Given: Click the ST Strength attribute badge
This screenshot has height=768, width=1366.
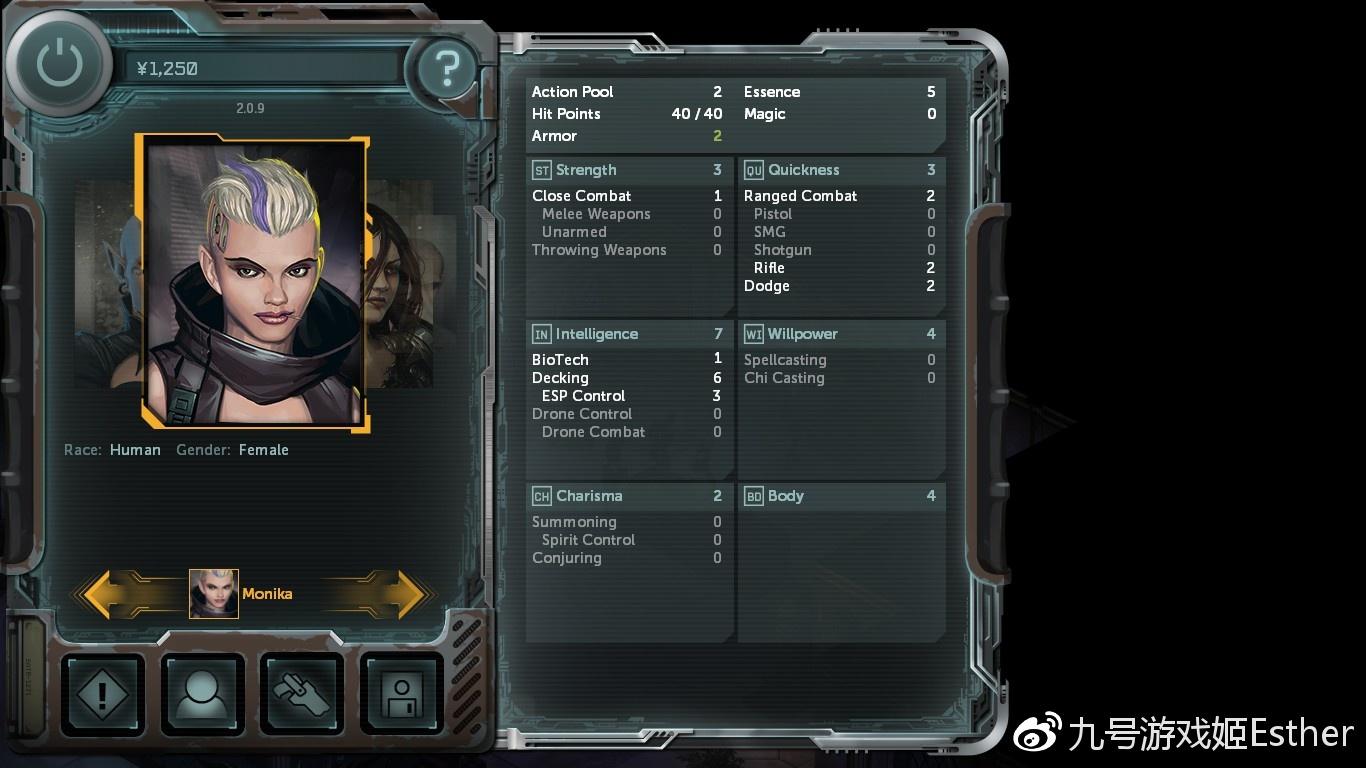Looking at the screenshot, I should click(541, 170).
